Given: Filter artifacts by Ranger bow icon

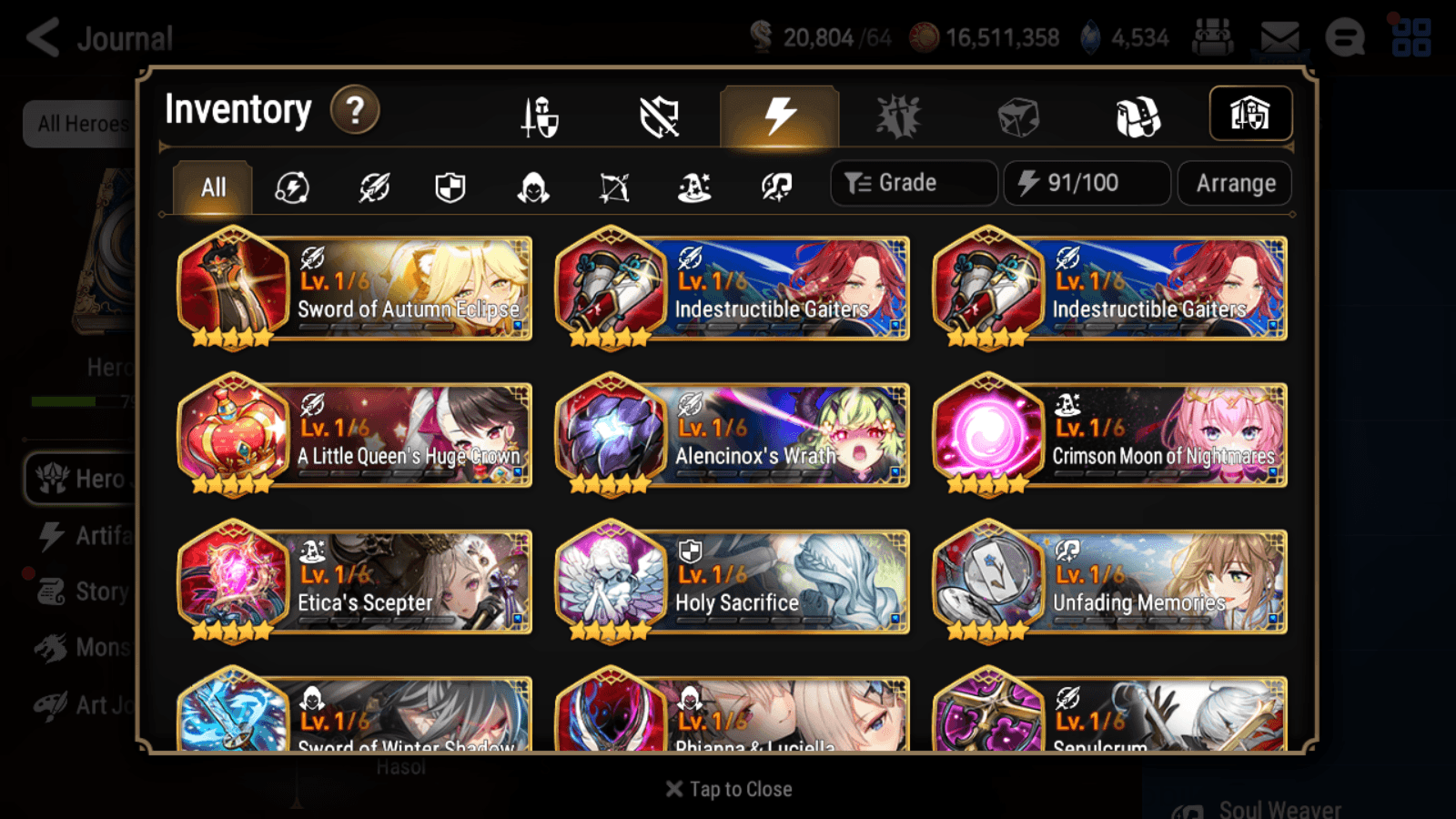Looking at the screenshot, I should 615,187.
